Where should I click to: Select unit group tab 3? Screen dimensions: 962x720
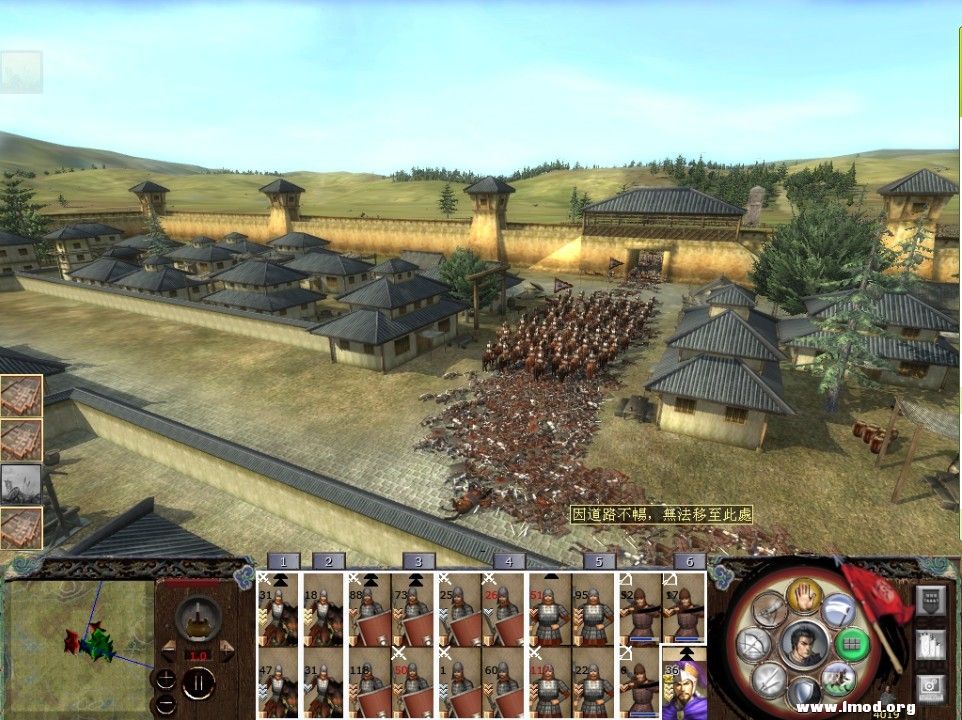coord(418,562)
